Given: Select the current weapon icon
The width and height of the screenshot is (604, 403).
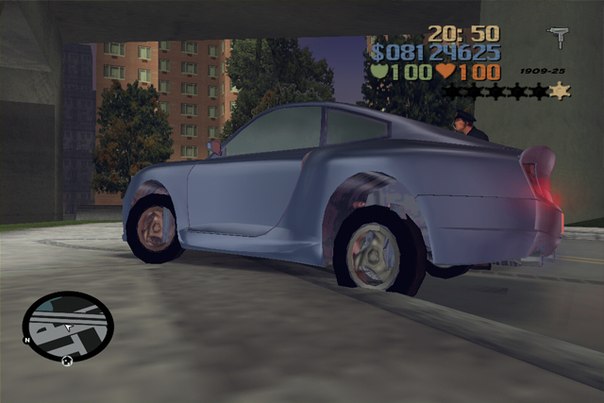Looking at the screenshot, I should coord(558,38).
